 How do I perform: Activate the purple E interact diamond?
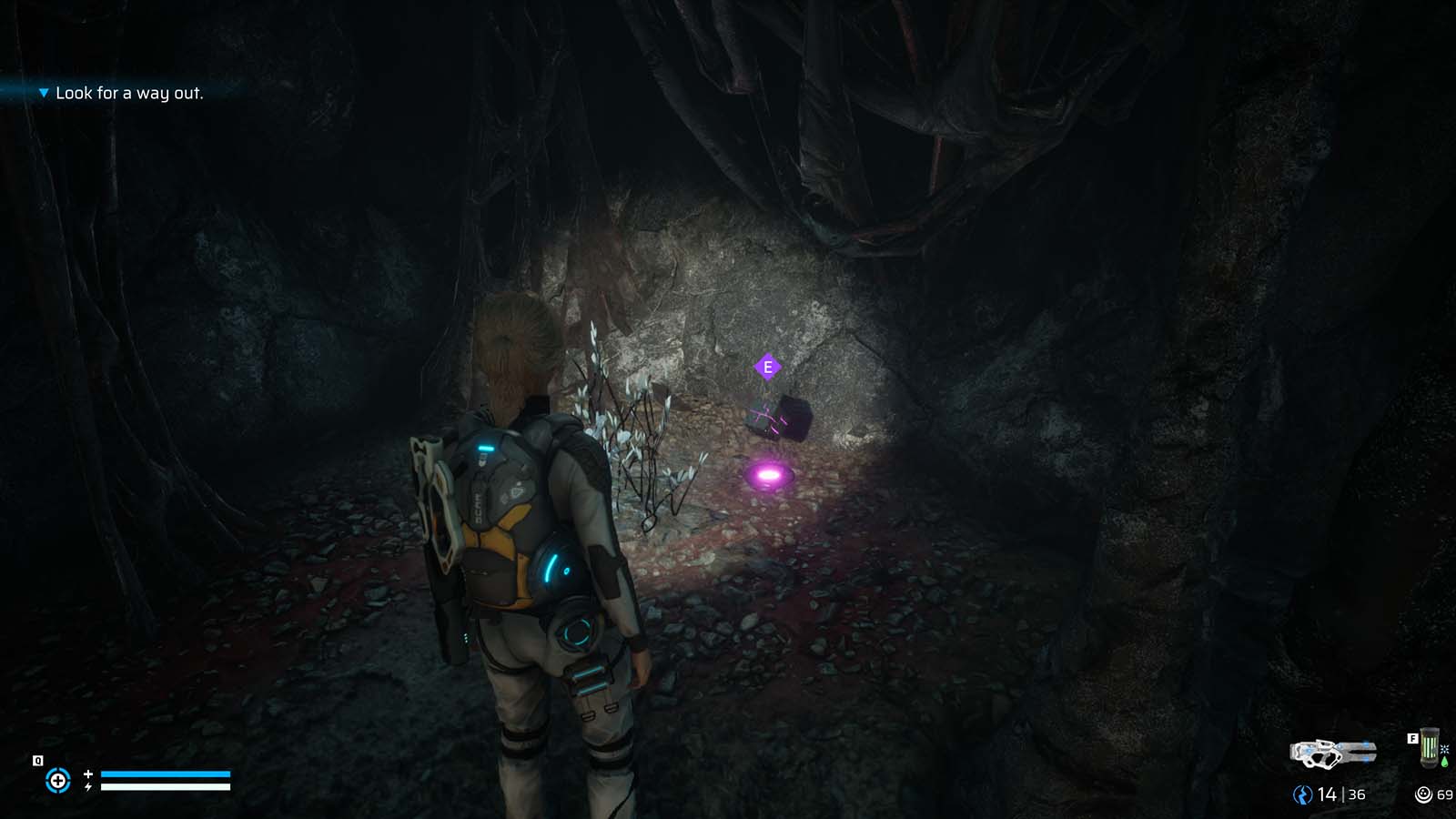coord(769,365)
